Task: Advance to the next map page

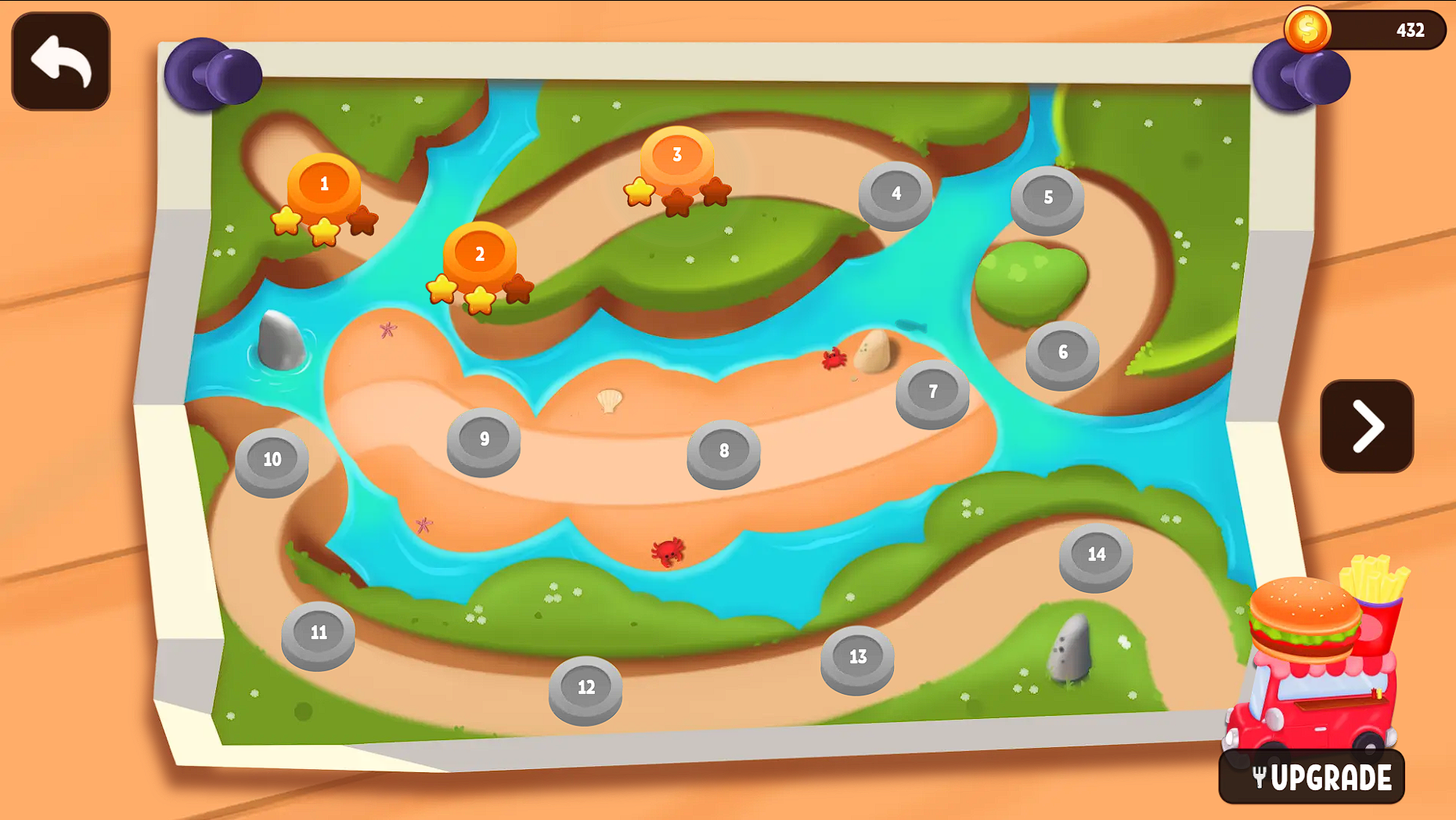Action: coord(1367,426)
